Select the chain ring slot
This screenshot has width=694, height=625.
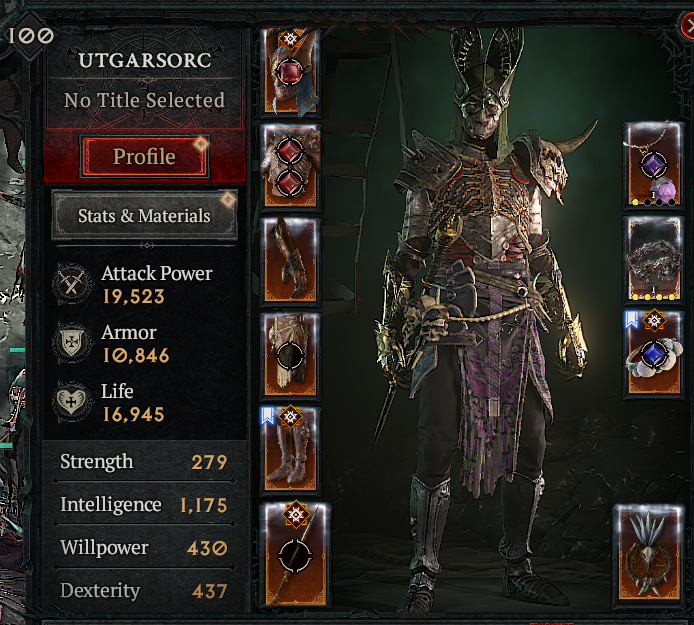click(x=654, y=259)
